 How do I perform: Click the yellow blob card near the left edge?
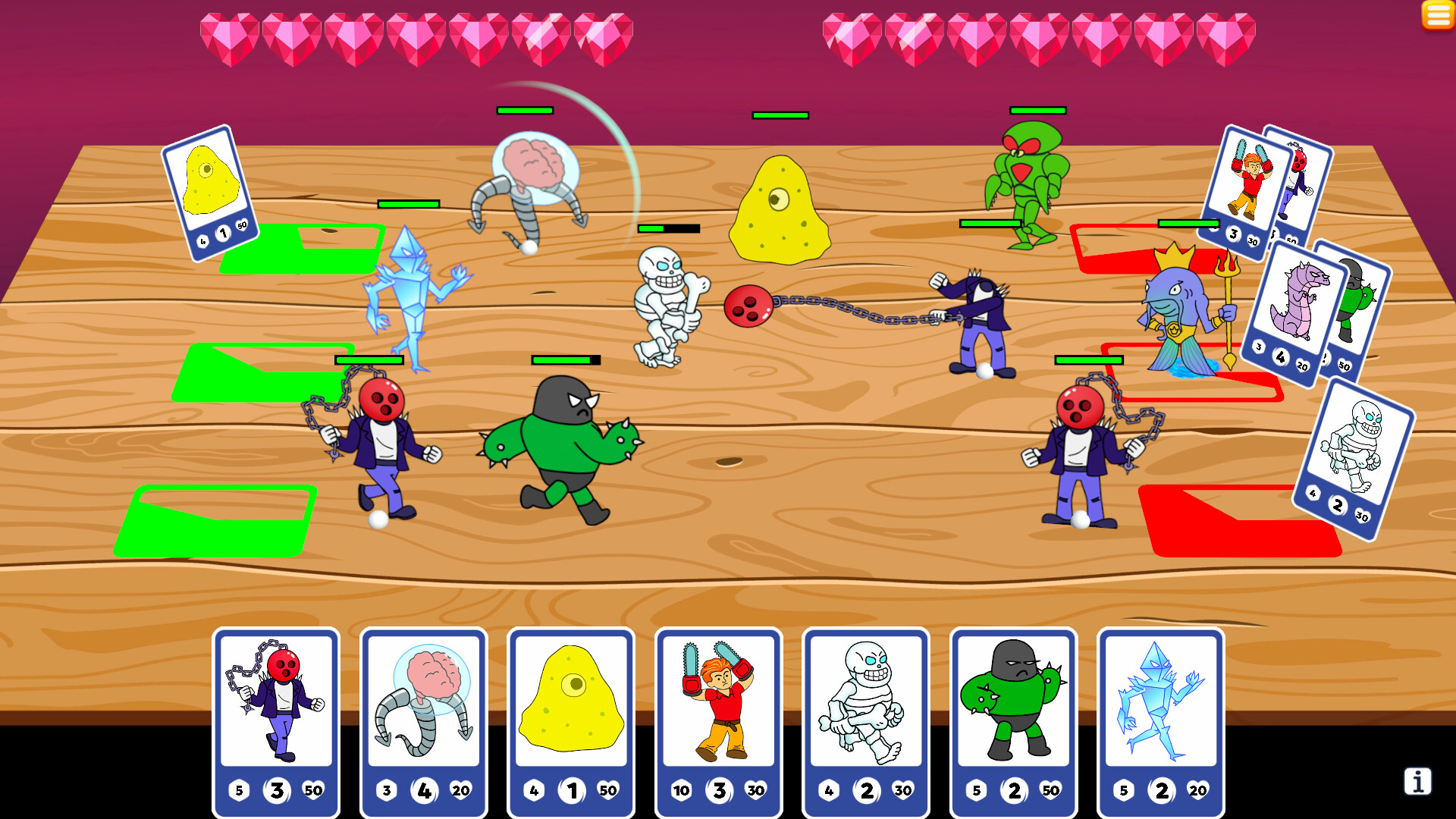click(x=210, y=192)
